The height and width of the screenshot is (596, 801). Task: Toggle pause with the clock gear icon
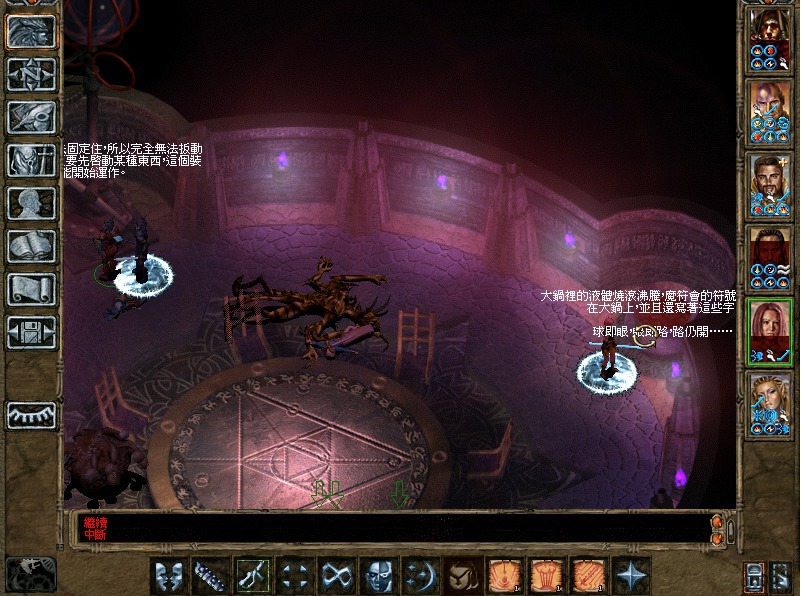pos(30,573)
